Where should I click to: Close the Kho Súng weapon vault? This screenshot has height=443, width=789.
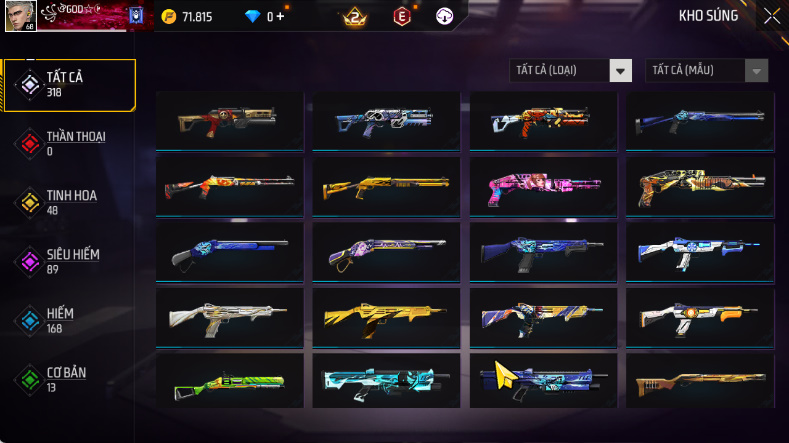click(x=771, y=16)
